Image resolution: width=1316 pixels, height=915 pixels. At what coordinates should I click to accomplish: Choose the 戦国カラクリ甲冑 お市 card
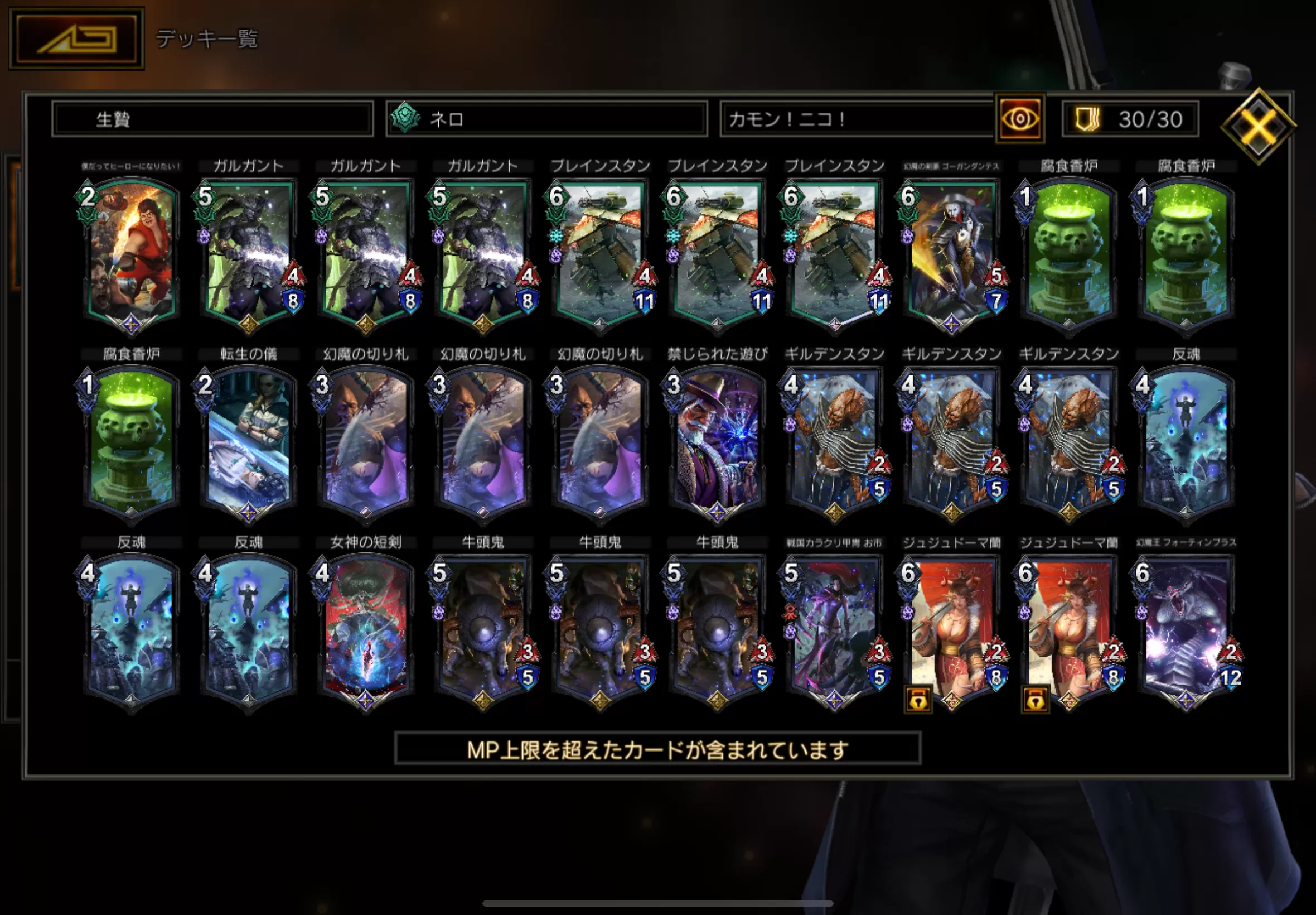click(x=834, y=631)
